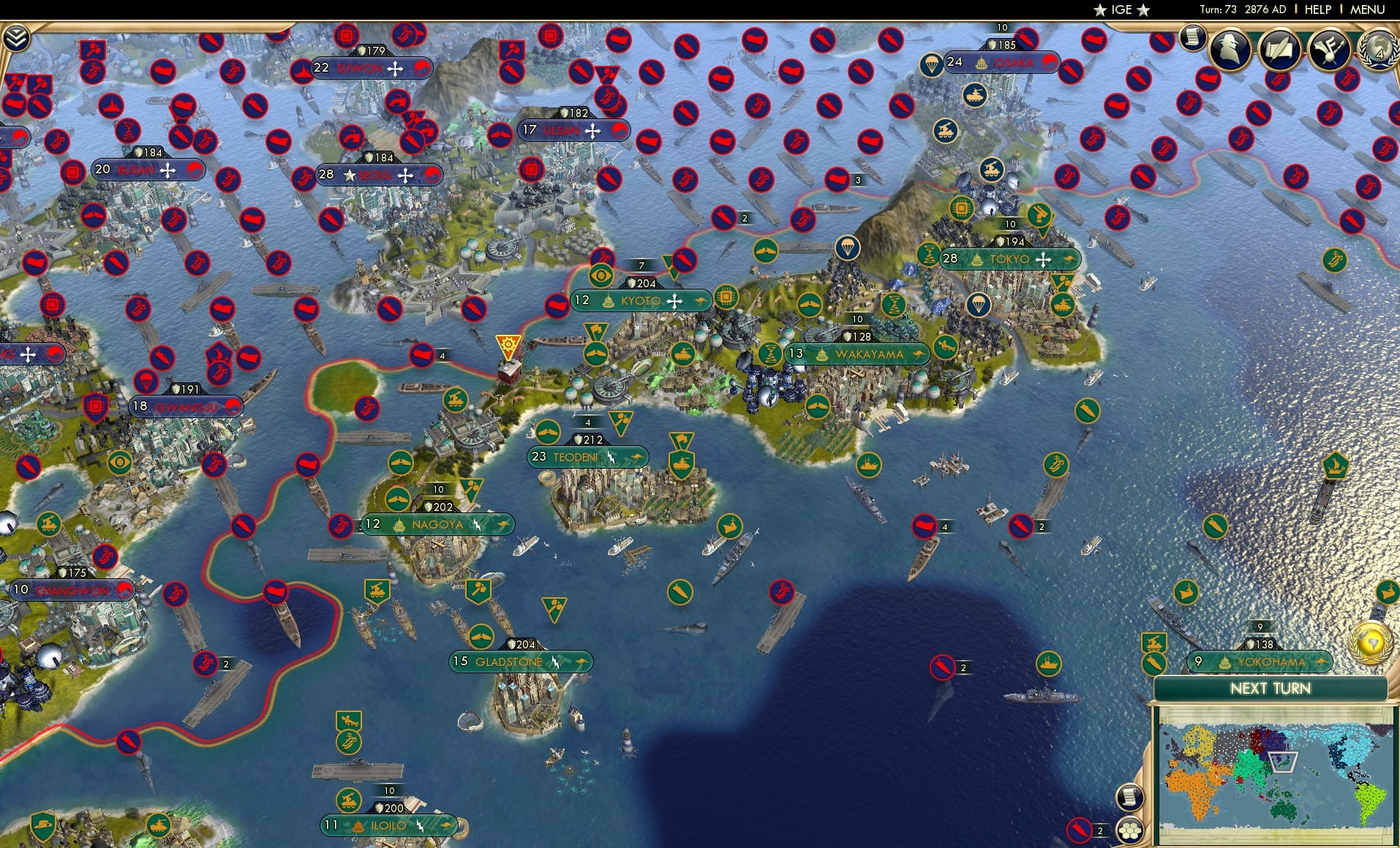Open the HELP screen

pos(1317,10)
